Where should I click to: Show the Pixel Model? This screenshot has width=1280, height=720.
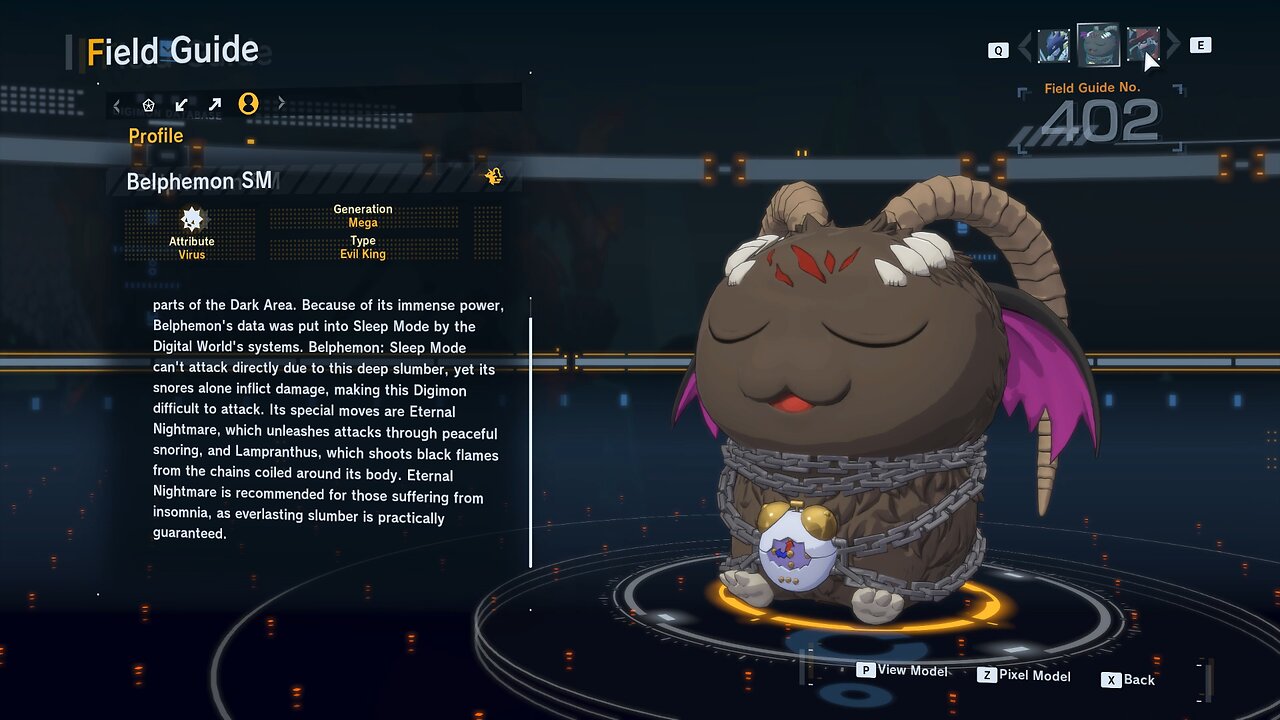pyautogui.click(x=1024, y=675)
